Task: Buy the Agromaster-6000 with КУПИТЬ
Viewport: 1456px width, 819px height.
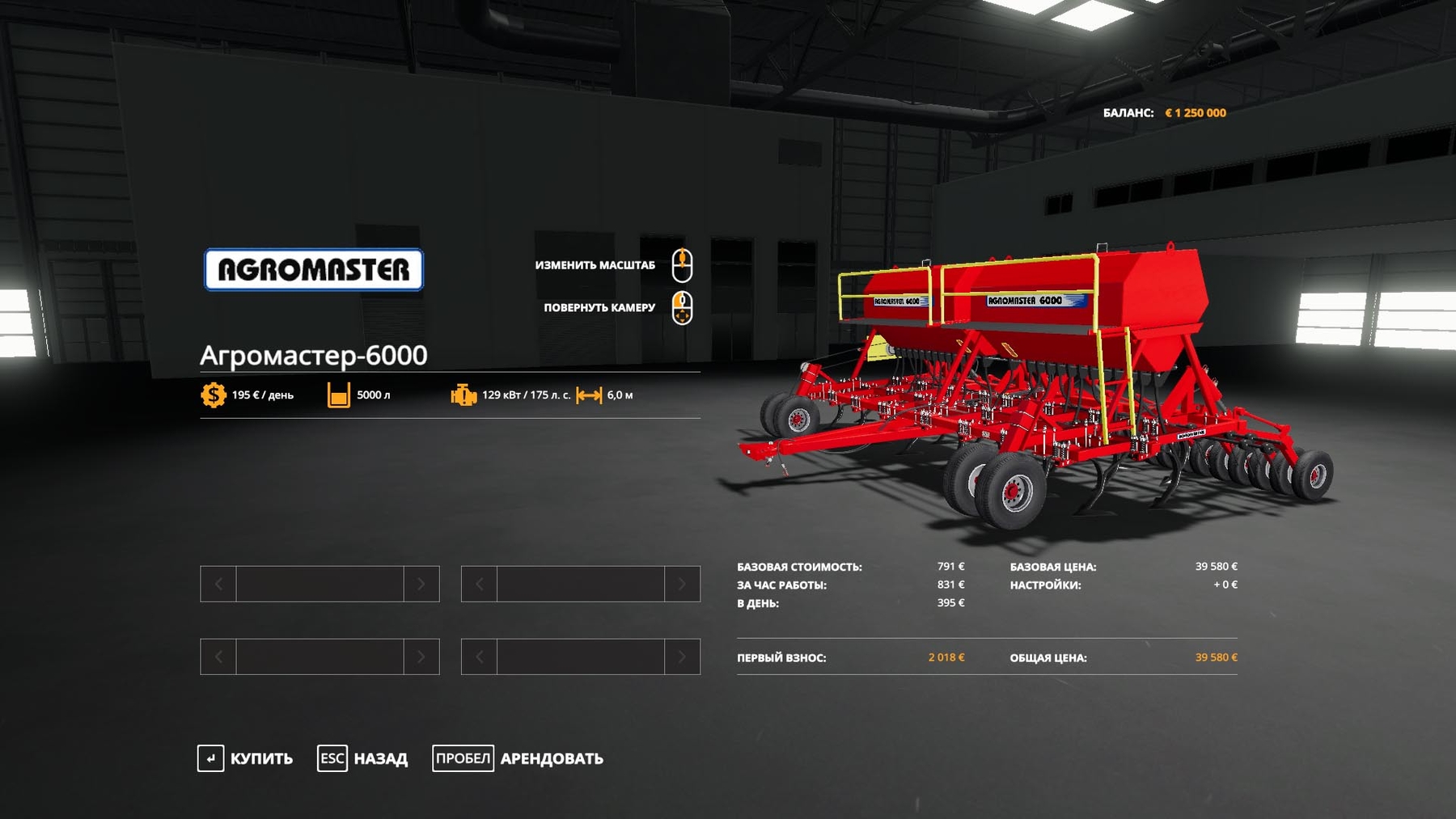Action: (246, 758)
